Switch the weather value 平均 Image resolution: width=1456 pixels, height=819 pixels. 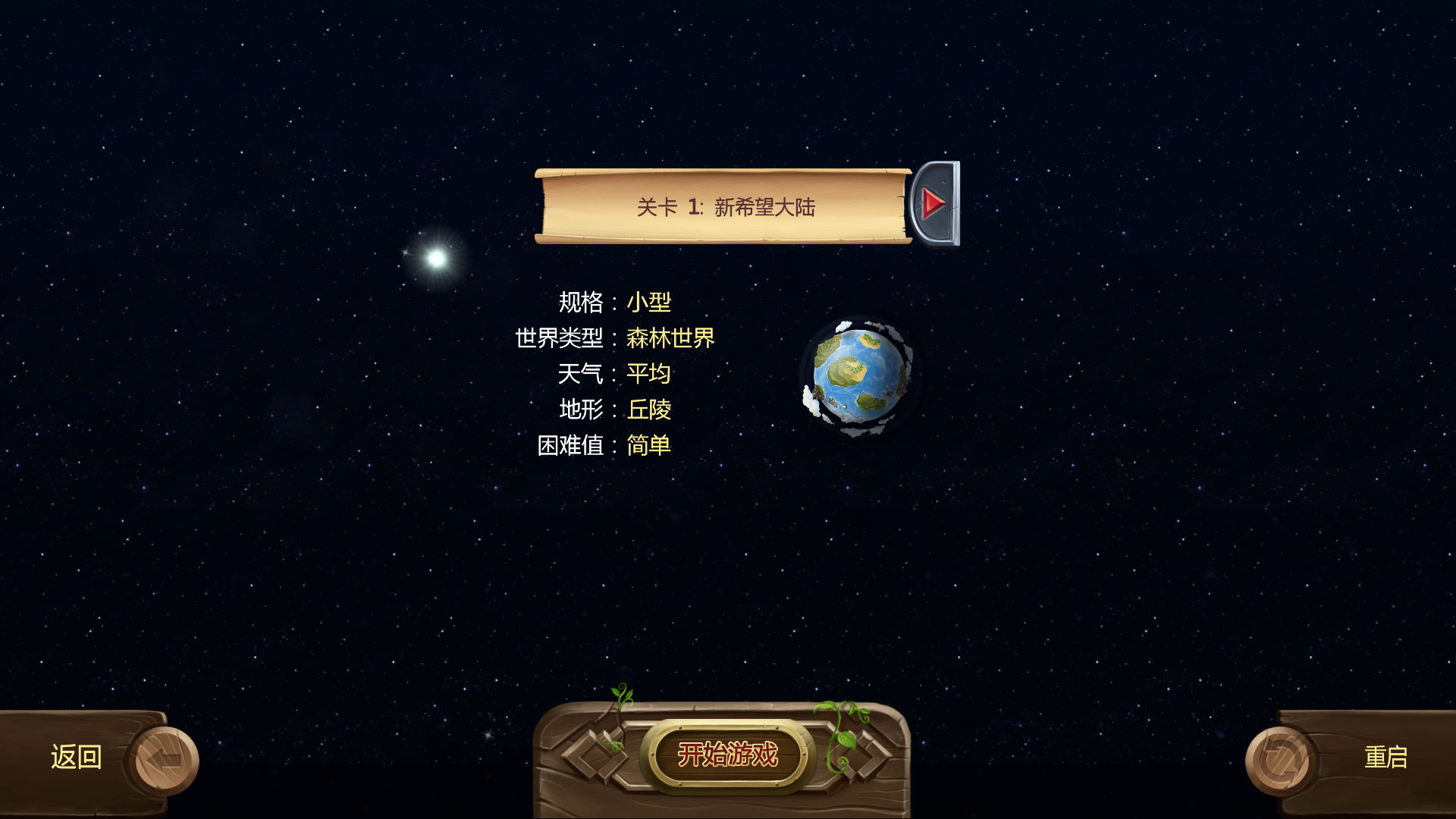(x=648, y=374)
